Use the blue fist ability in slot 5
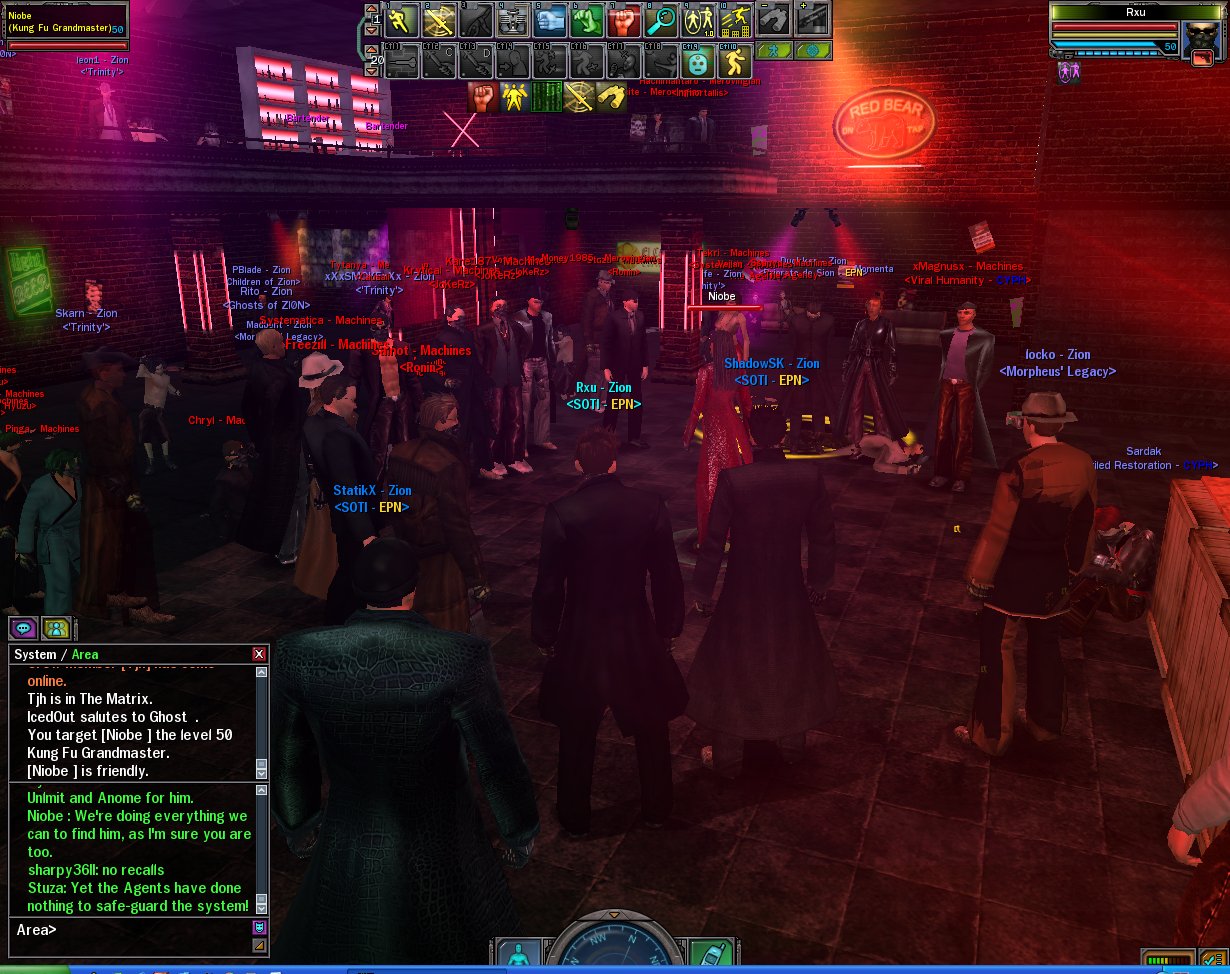 tap(552, 20)
